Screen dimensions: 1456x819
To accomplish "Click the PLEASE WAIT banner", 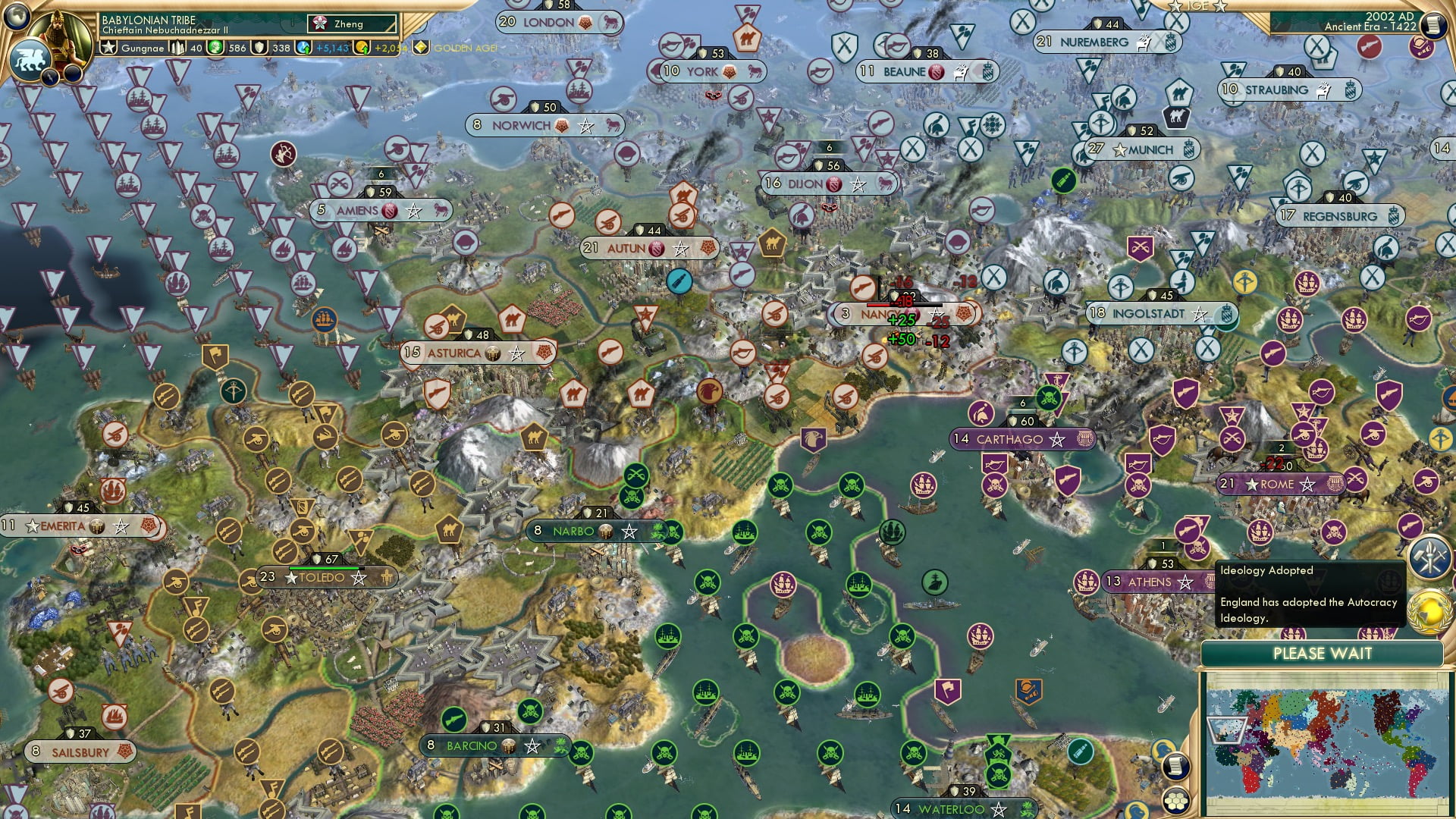I will 1323,653.
